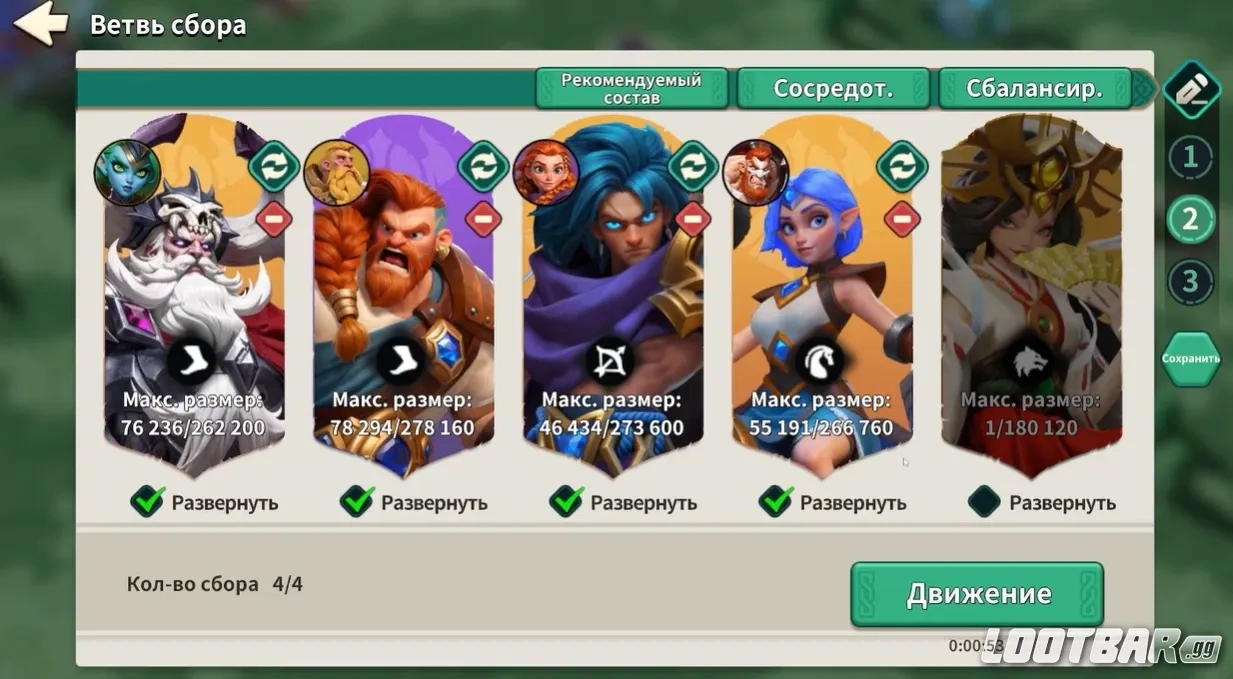1233x679 pixels.
Task: Remove the blue-haired elf cavalry hero
Action: pyautogui.click(x=902, y=217)
